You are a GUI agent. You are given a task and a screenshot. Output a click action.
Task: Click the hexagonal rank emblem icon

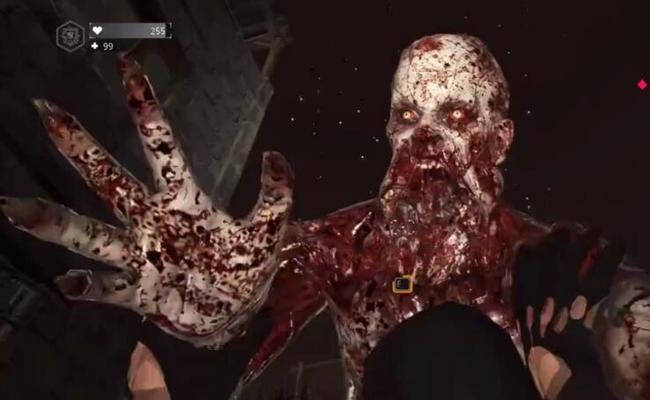70,36
